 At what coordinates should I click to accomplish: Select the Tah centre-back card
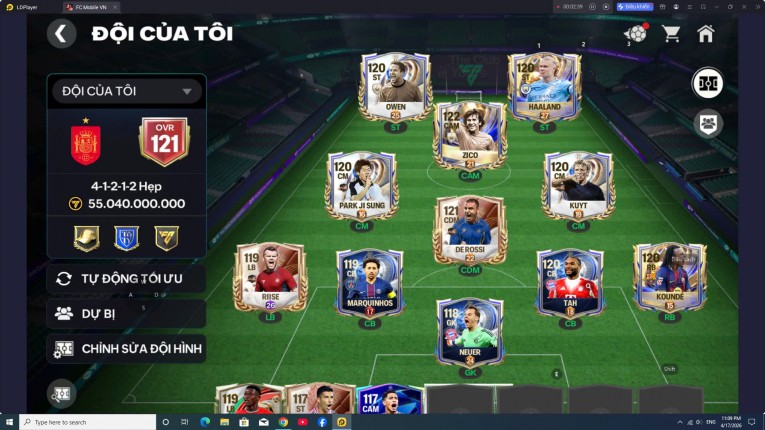(570, 283)
